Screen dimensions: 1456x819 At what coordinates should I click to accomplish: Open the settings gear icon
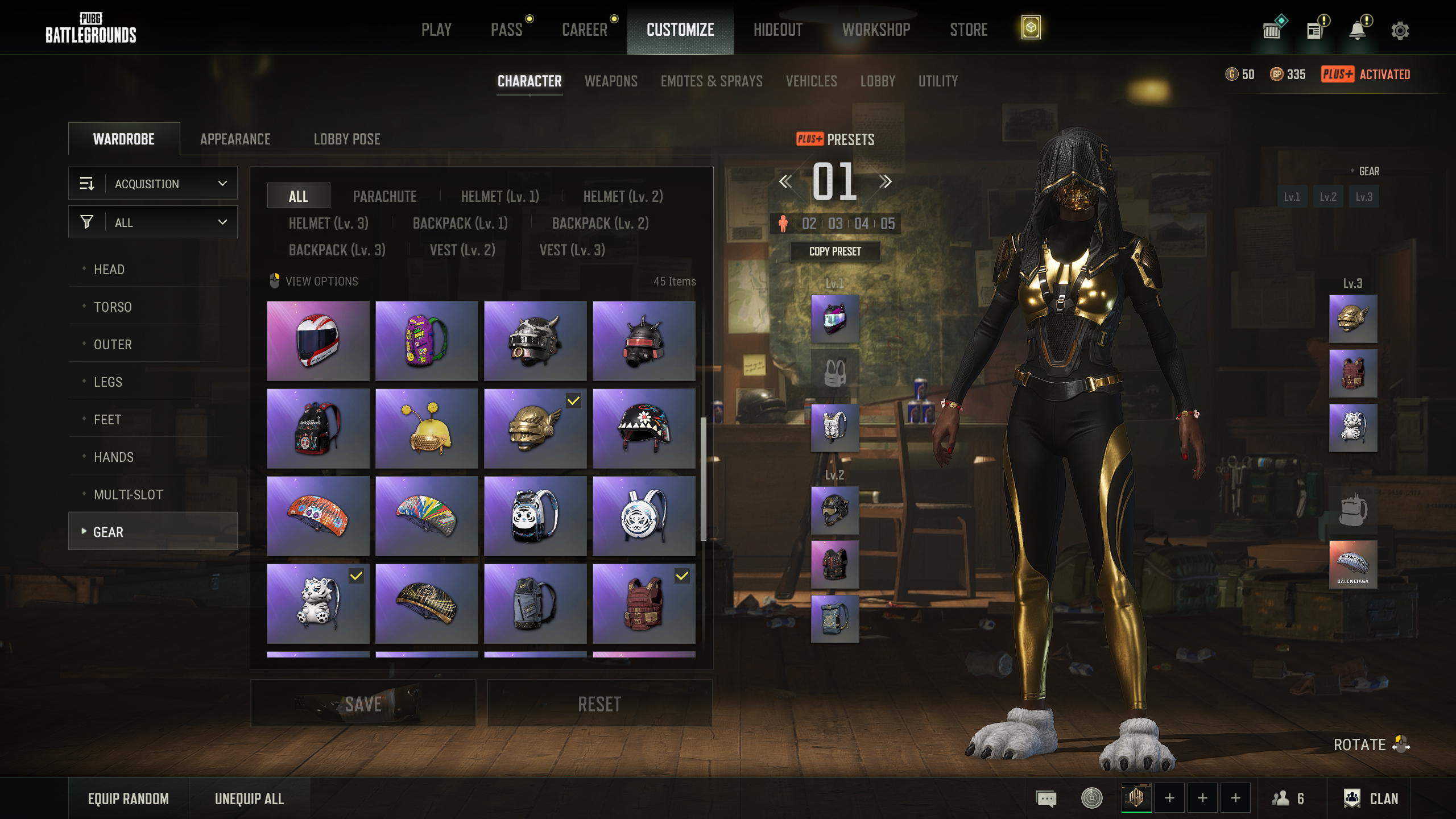[x=1400, y=31]
